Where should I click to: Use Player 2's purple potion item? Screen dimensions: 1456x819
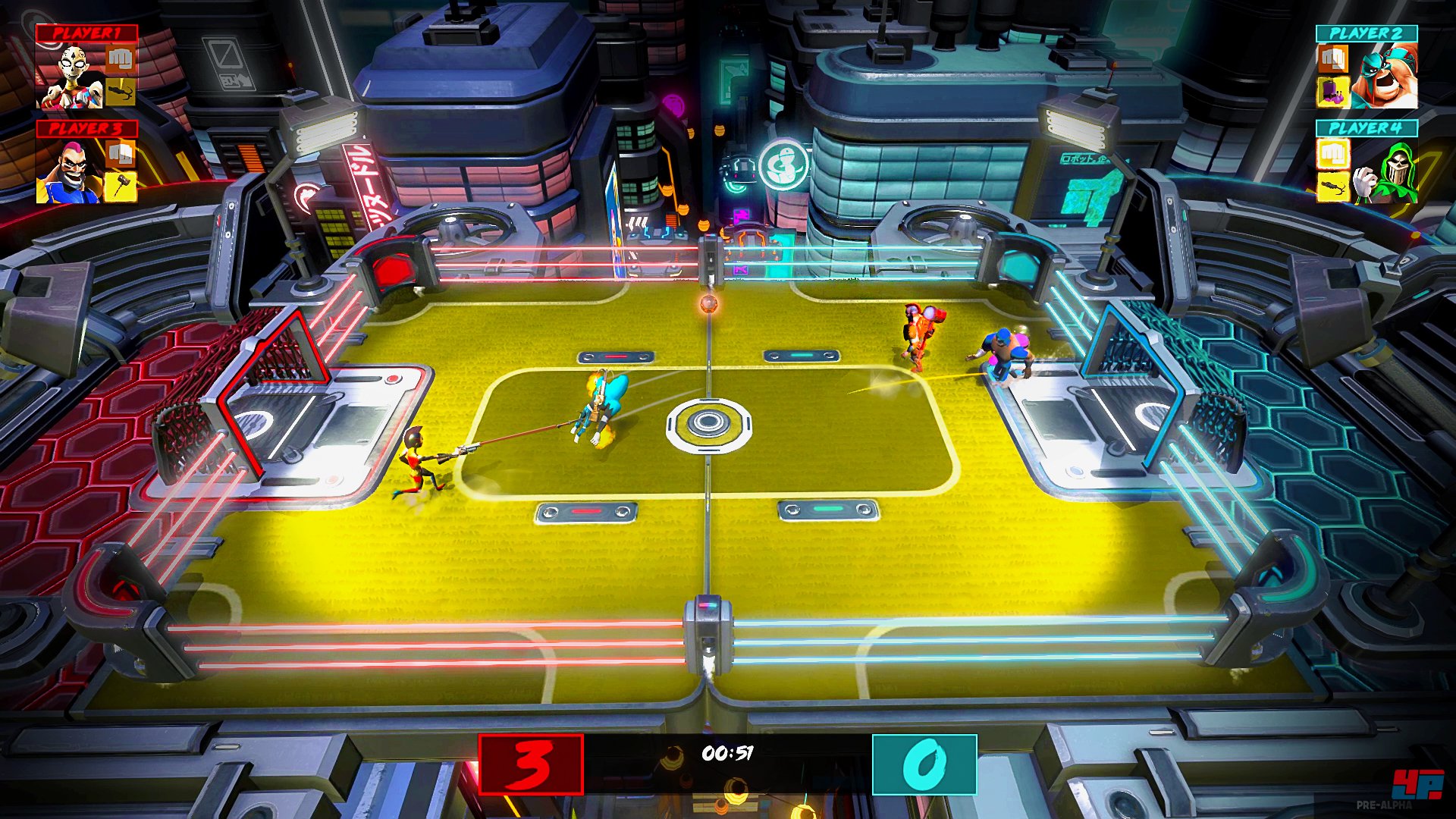point(1332,93)
